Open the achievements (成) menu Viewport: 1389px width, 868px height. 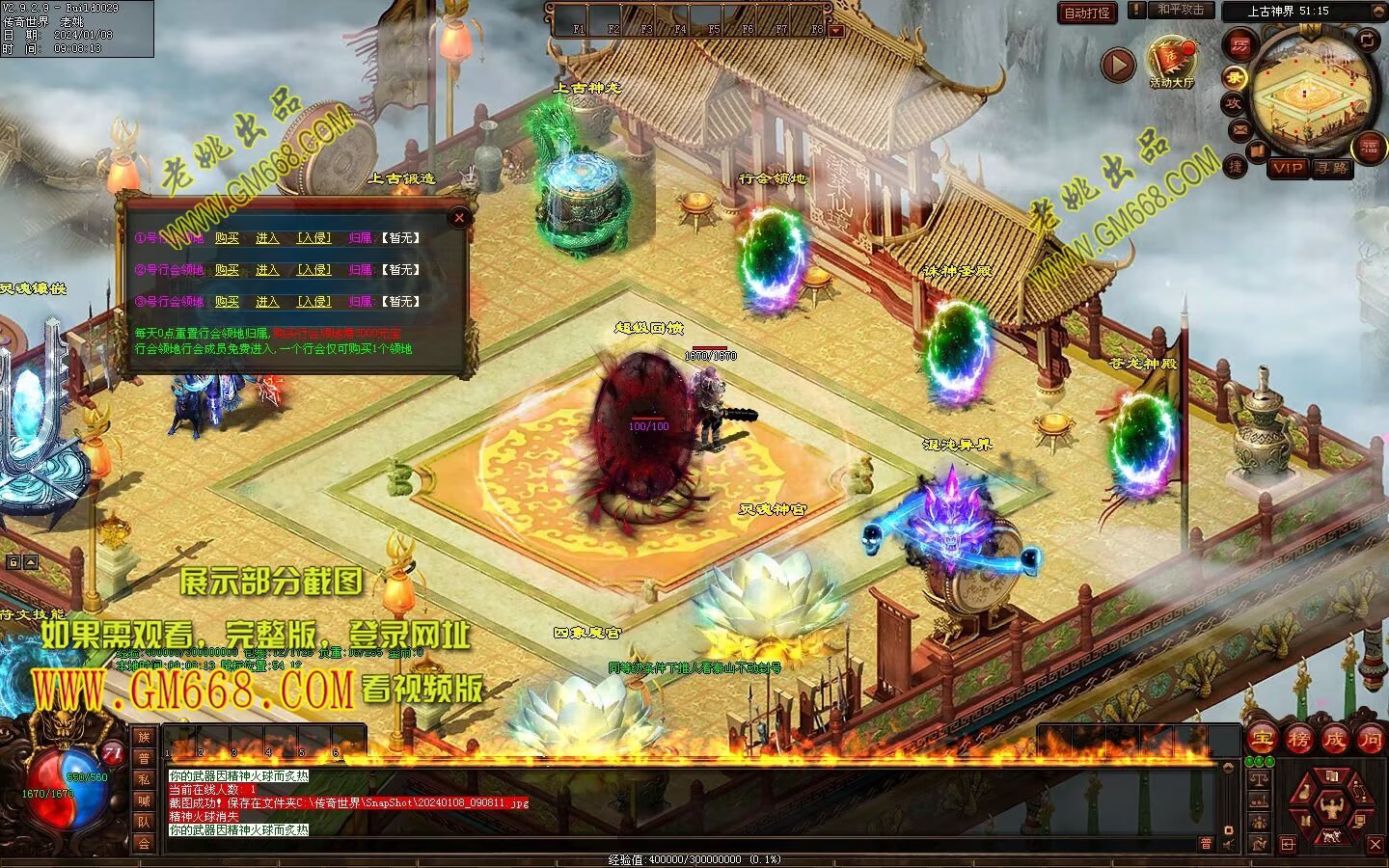click(1334, 740)
